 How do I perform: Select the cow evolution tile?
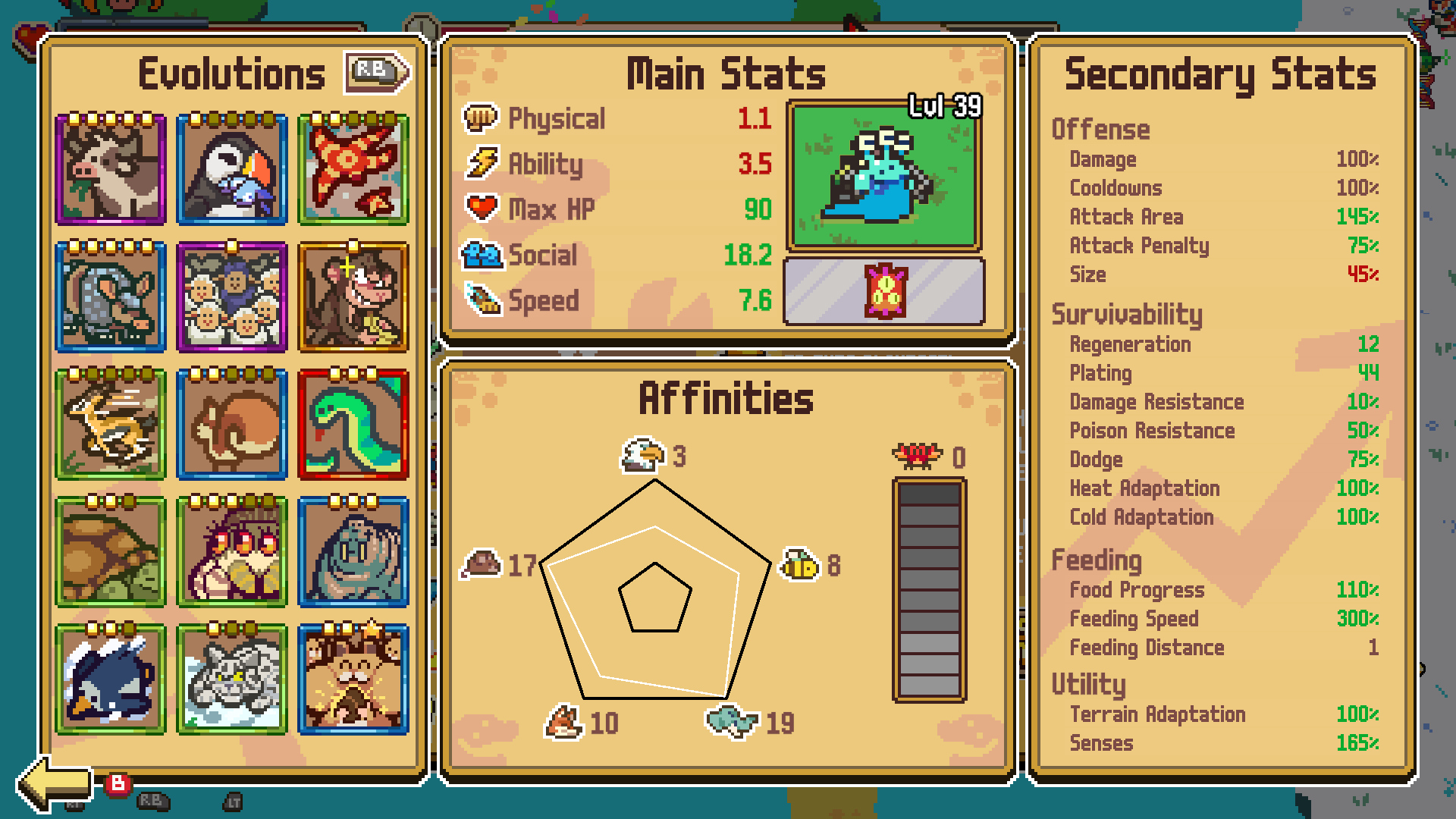click(x=111, y=171)
